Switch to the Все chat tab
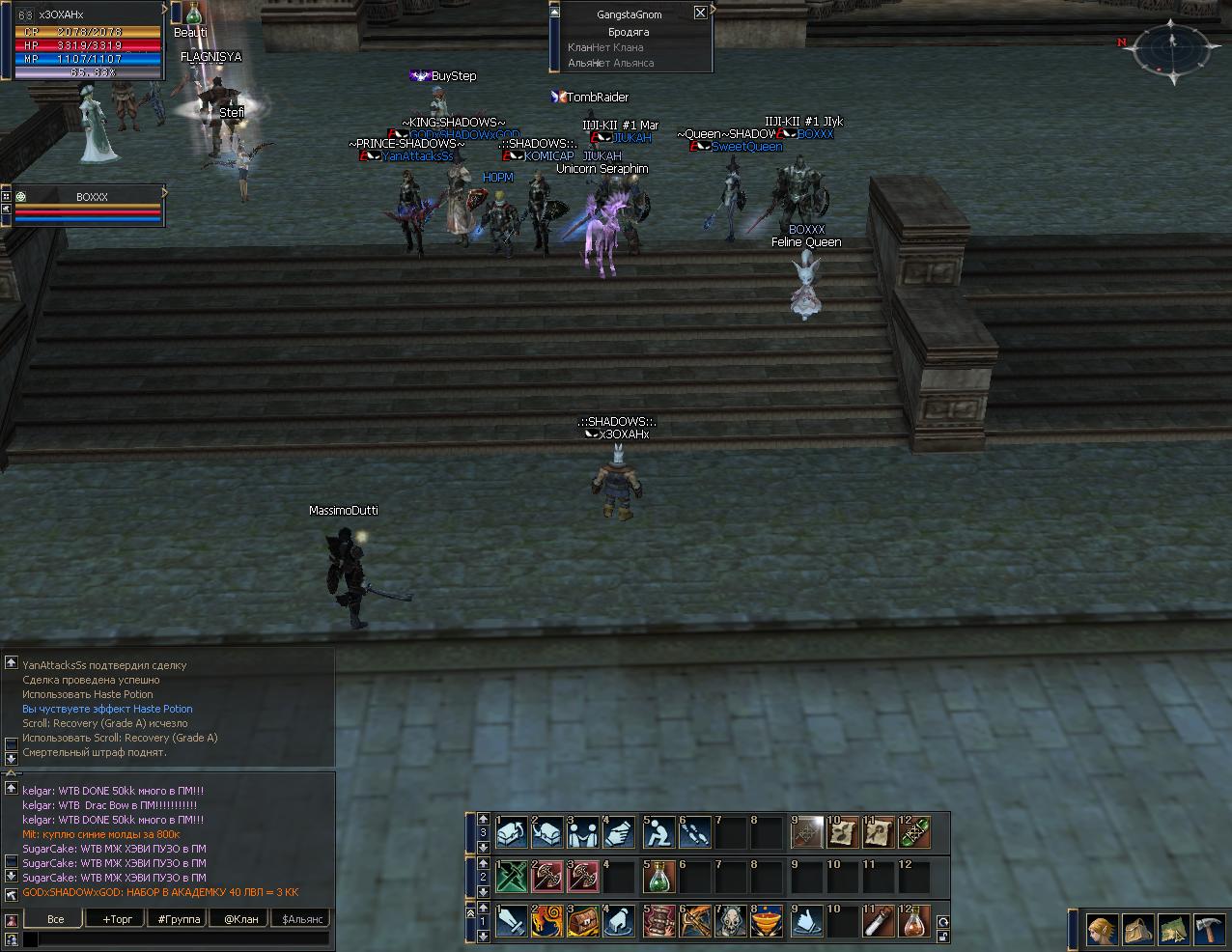Image resolution: width=1232 pixels, height=952 pixels. pos(56,919)
